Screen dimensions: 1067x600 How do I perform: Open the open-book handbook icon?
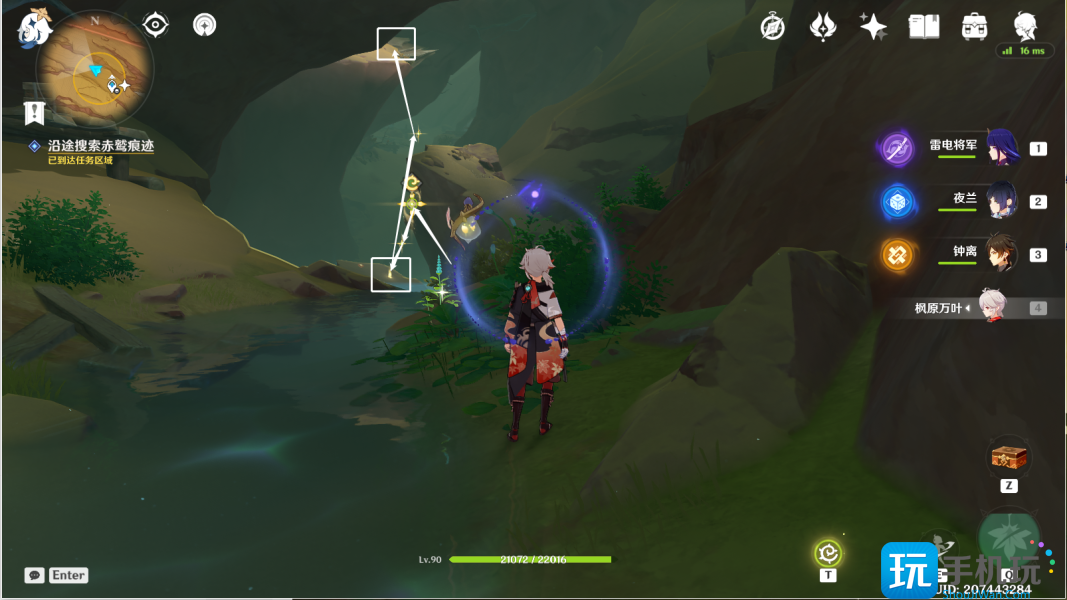923,27
